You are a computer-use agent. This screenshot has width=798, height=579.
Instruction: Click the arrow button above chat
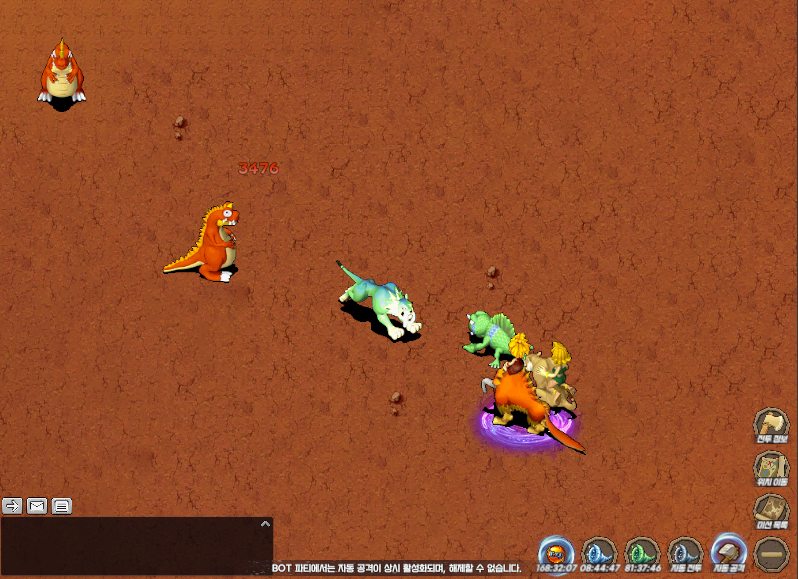(x=12, y=505)
